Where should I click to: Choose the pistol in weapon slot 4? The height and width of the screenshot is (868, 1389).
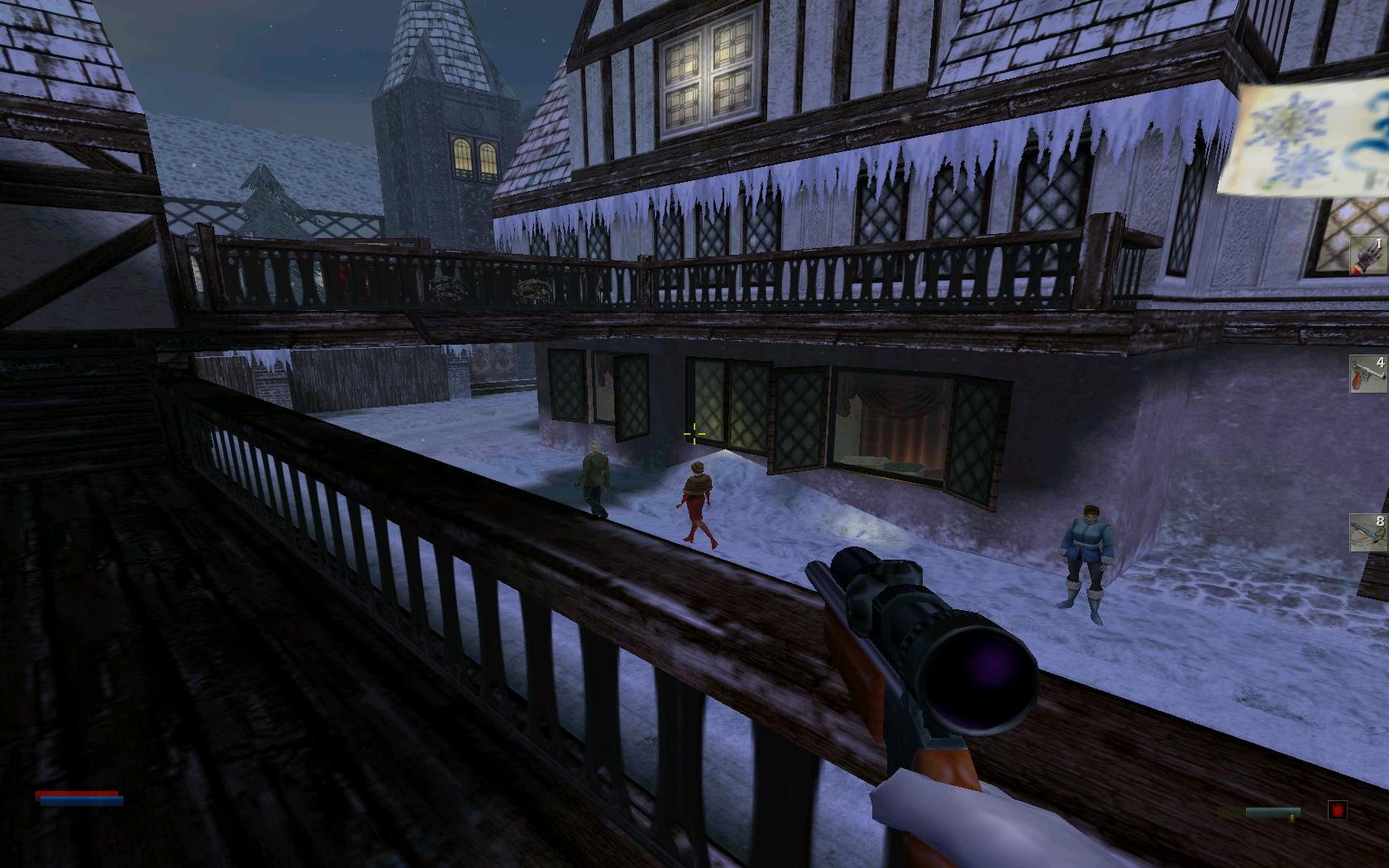tap(1368, 374)
